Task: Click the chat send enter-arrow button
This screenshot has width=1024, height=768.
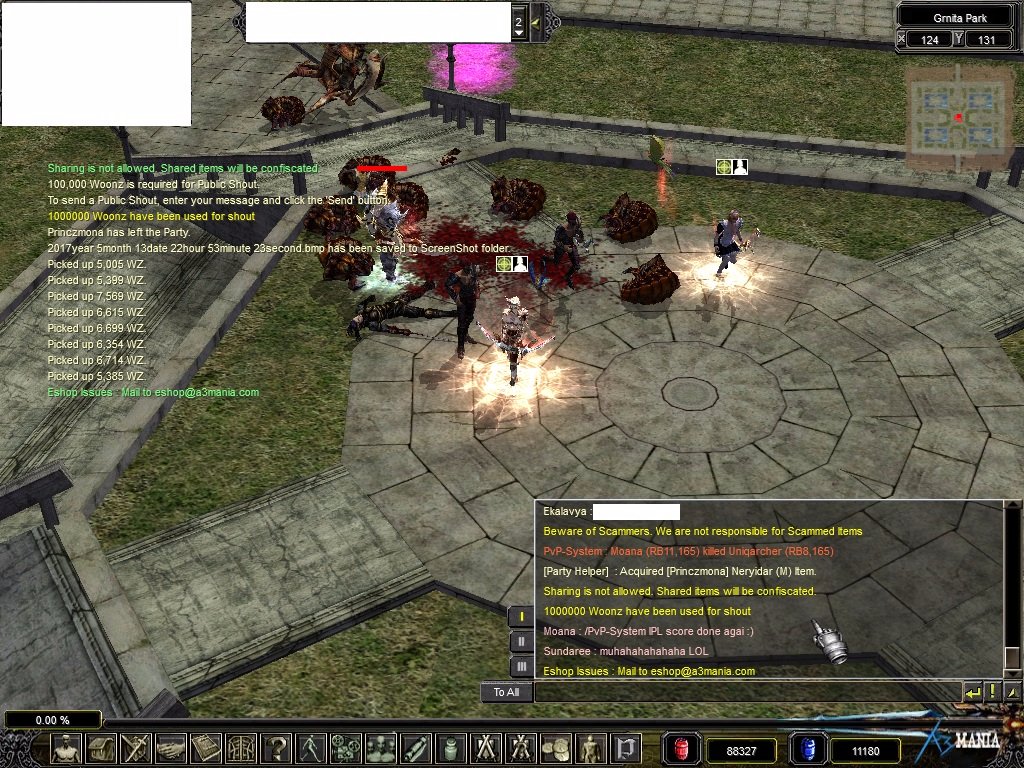Action: tap(972, 692)
